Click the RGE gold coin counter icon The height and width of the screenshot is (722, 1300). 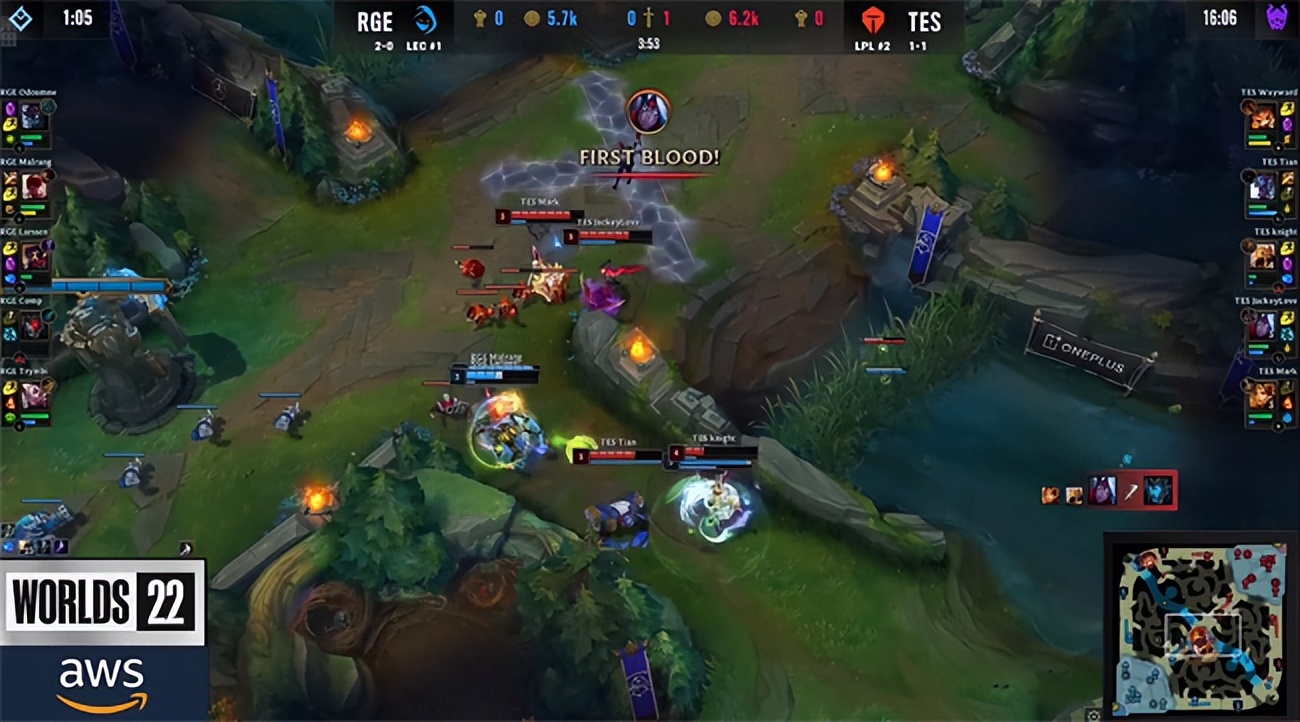(533, 17)
